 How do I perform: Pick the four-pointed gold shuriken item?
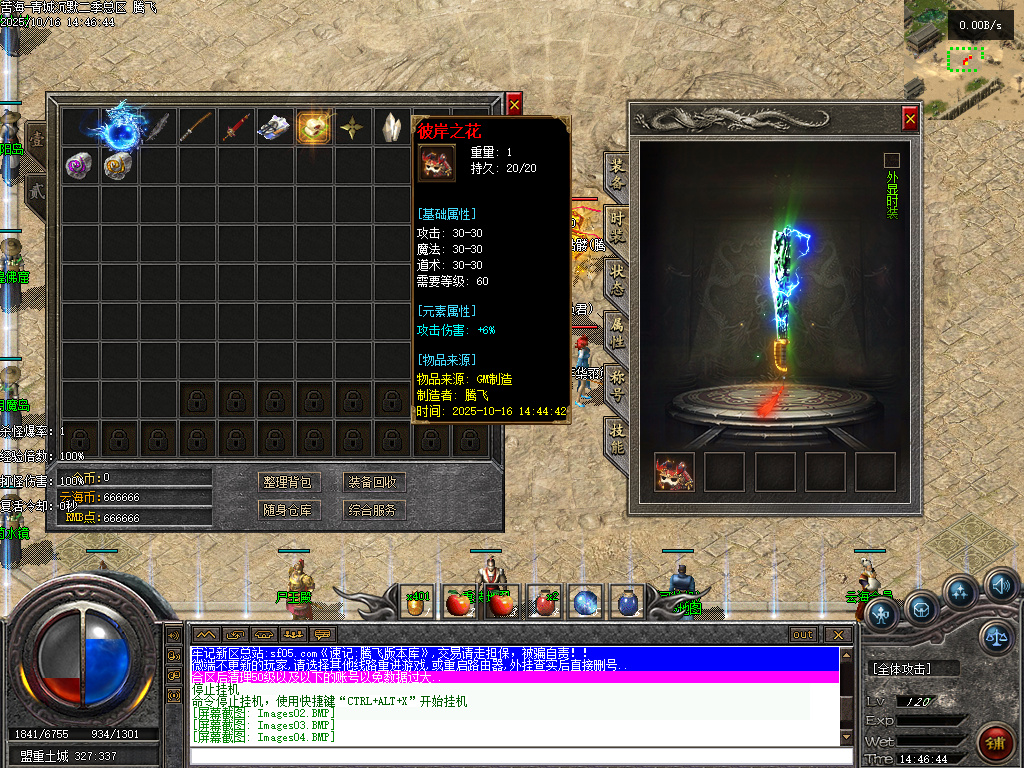coord(352,127)
